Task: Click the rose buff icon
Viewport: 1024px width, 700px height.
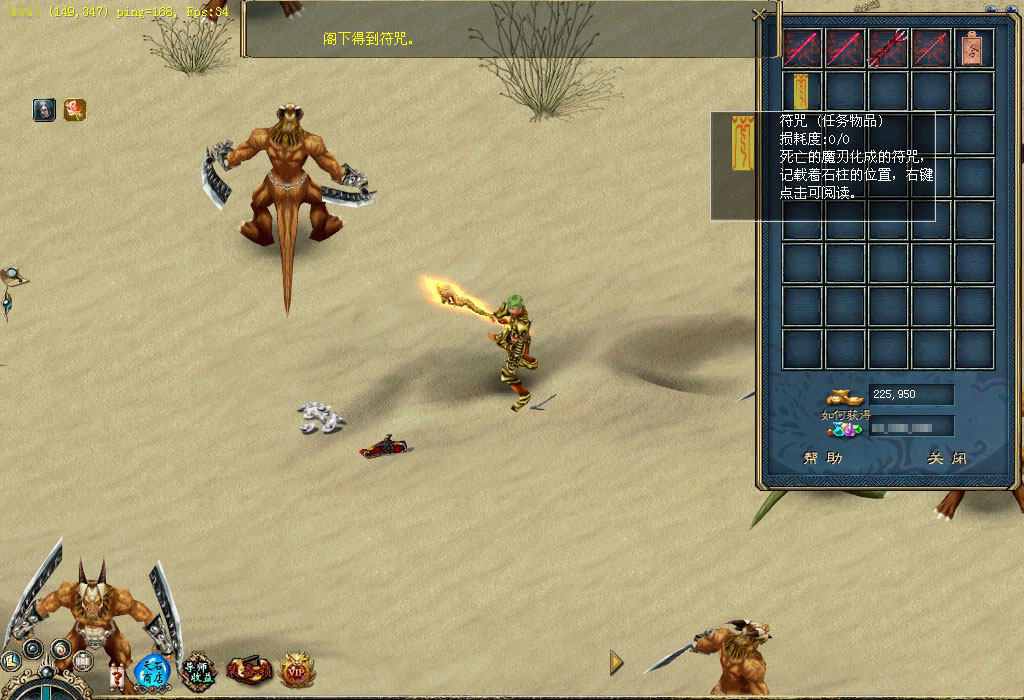Action: pyautogui.click(x=74, y=110)
